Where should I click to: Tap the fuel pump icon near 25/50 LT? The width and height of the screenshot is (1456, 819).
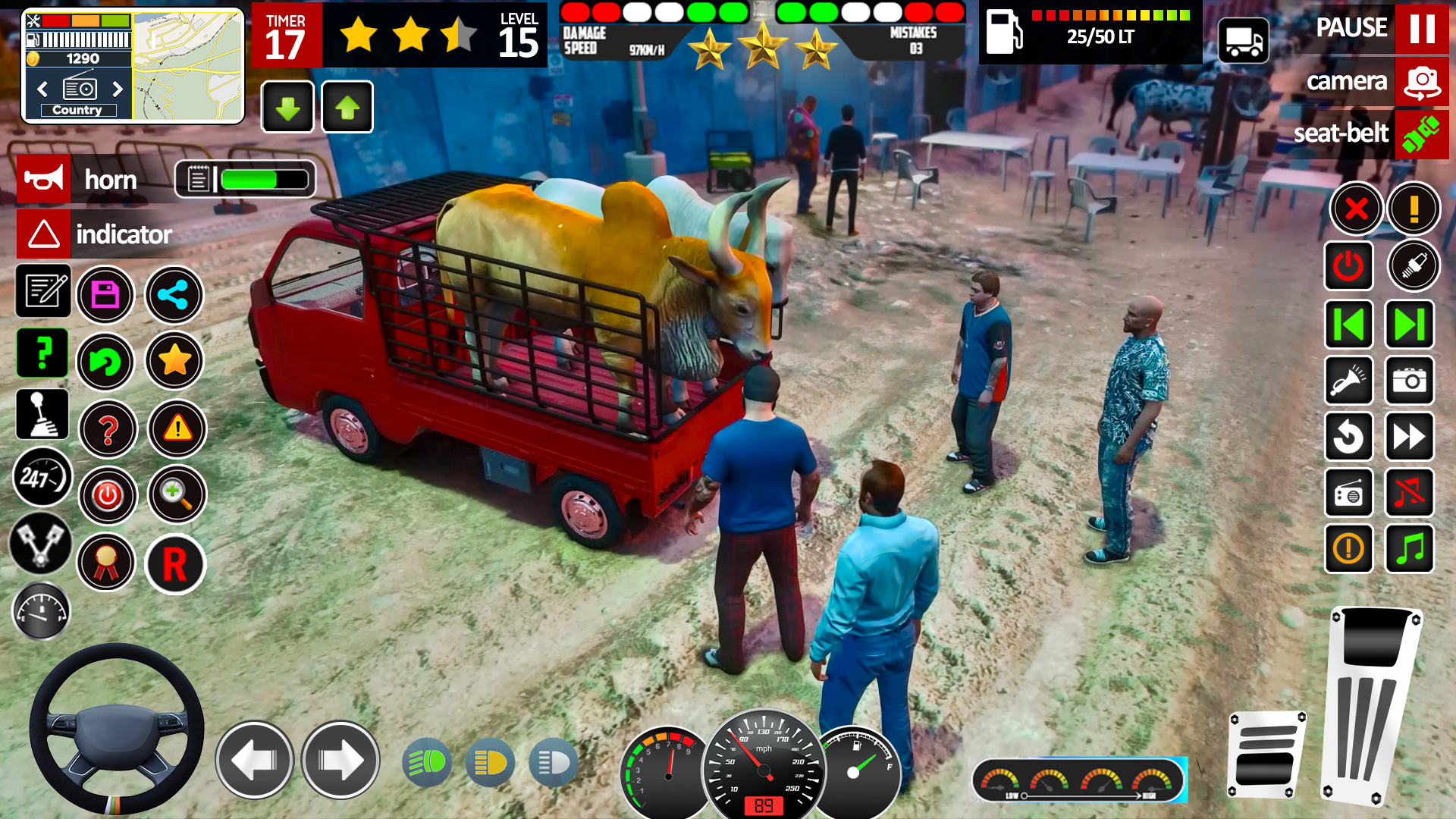pyautogui.click(x=1006, y=32)
